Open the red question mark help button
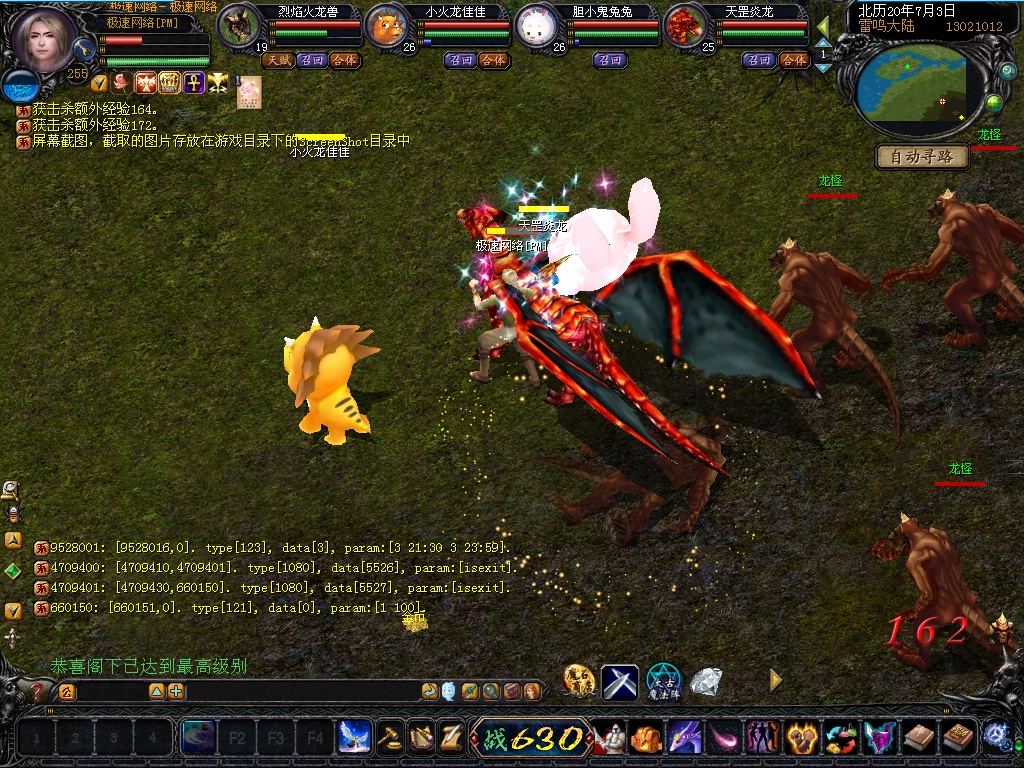The width and height of the screenshot is (1024, 768). (38, 691)
